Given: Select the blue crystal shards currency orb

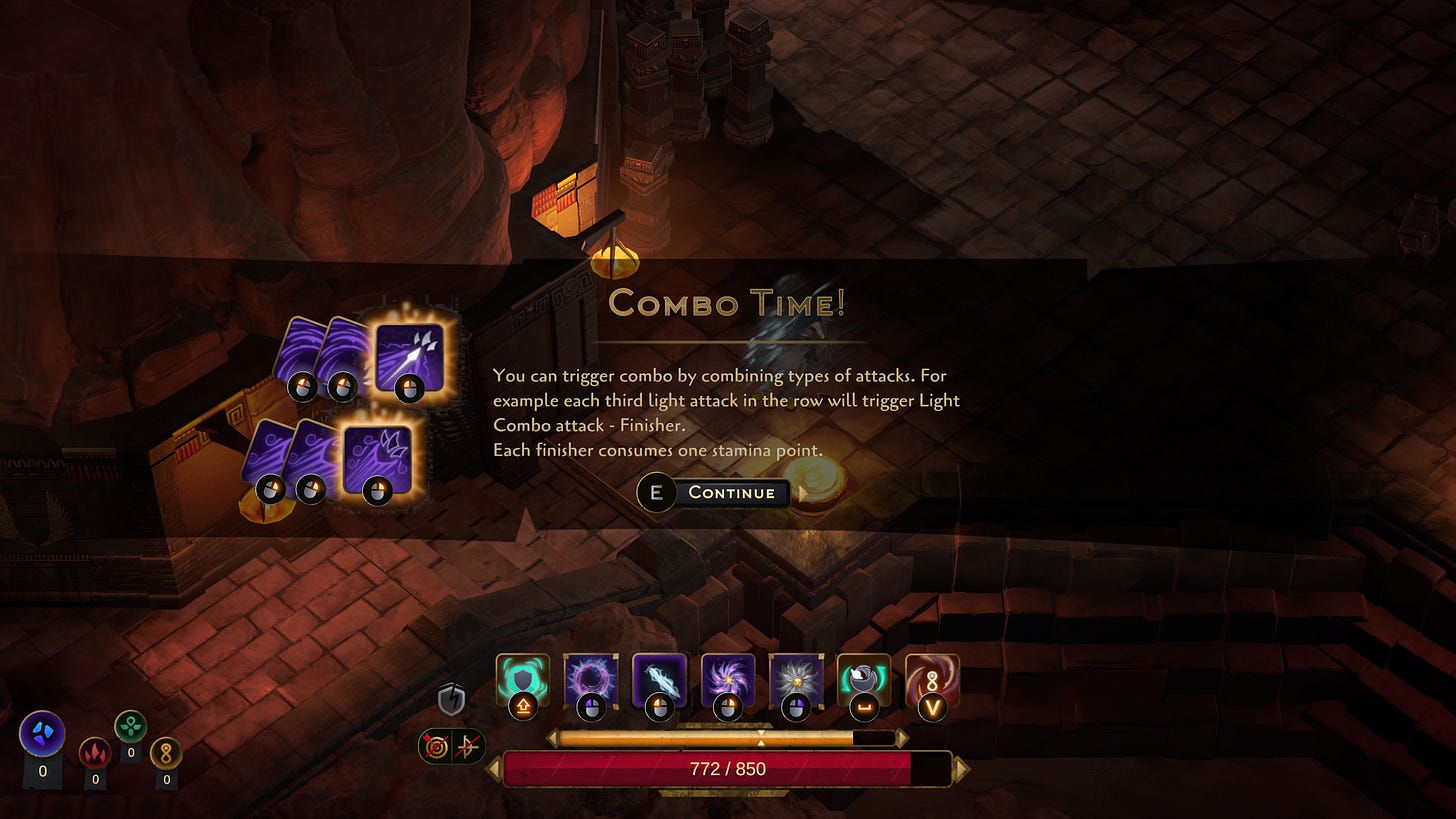Looking at the screenshot, I should pyautogui.click(x=42, y=734).
